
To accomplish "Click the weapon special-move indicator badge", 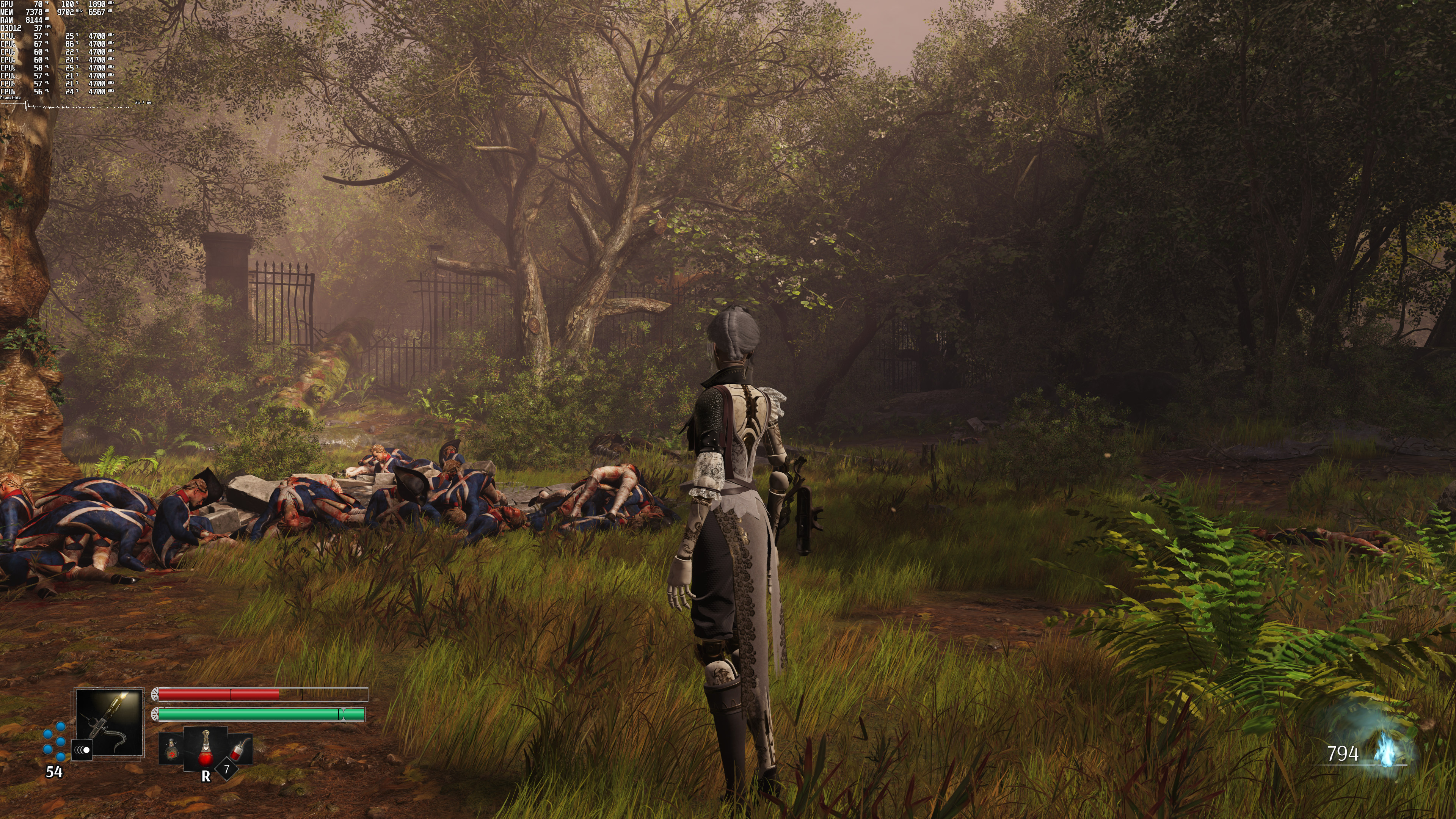I will (x=83, y=750).
